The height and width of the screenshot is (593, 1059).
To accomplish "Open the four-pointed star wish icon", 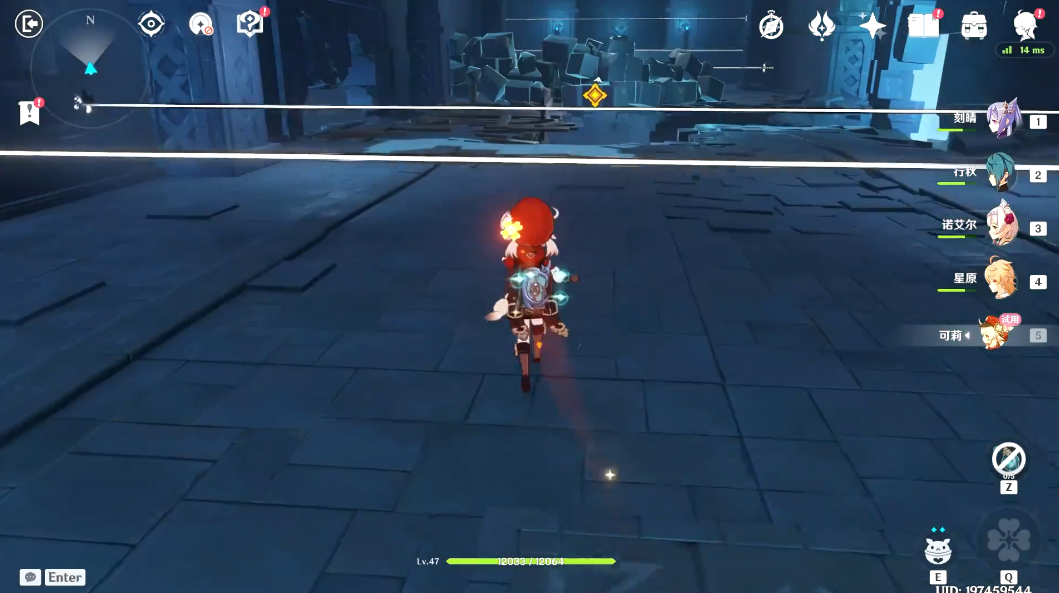I will (x=872, y=26).
